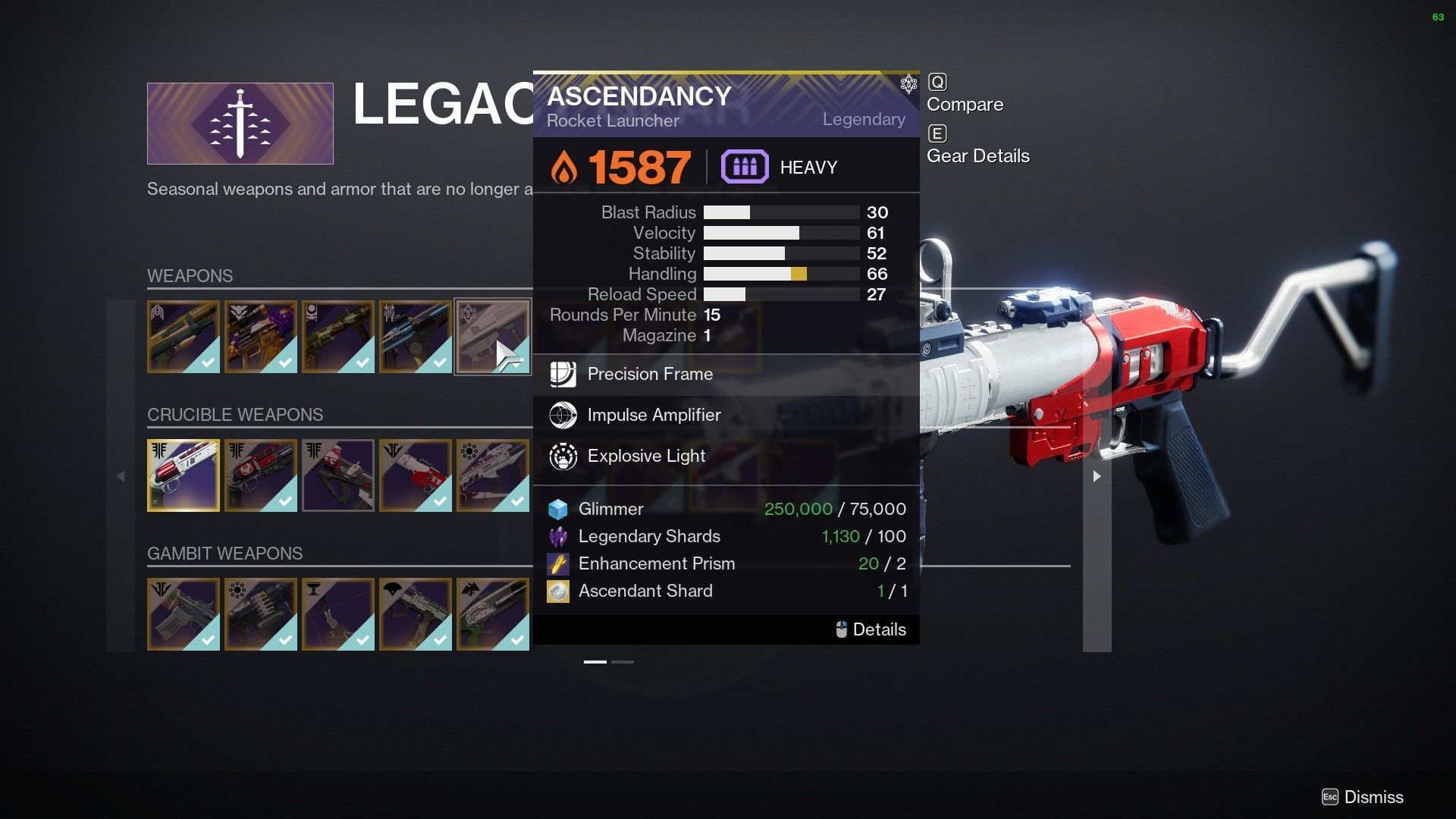Select the machine gun with bullet belt in Gambit Weapons

261,614
